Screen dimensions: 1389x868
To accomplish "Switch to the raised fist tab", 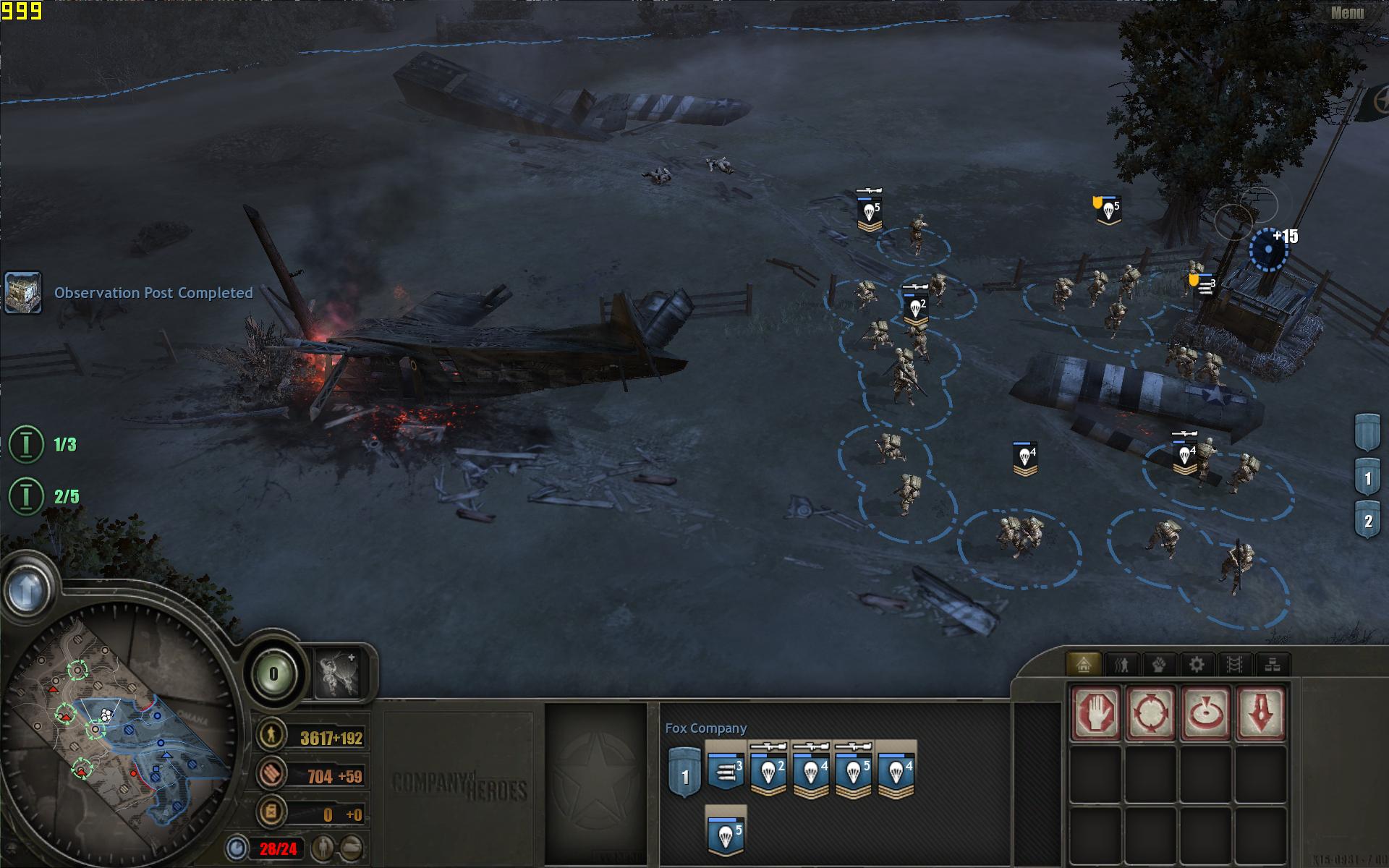I will click(x=1159, y=664).
